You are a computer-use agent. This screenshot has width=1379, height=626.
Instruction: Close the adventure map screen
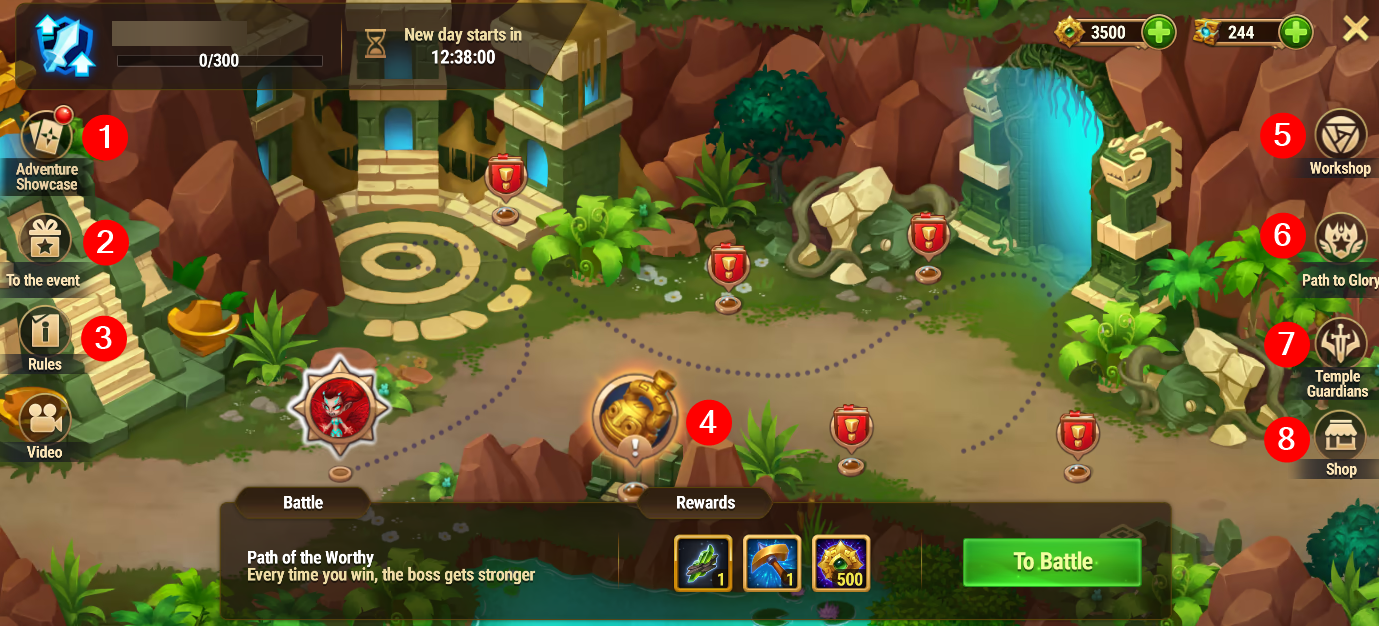(x=1355, y=29)
